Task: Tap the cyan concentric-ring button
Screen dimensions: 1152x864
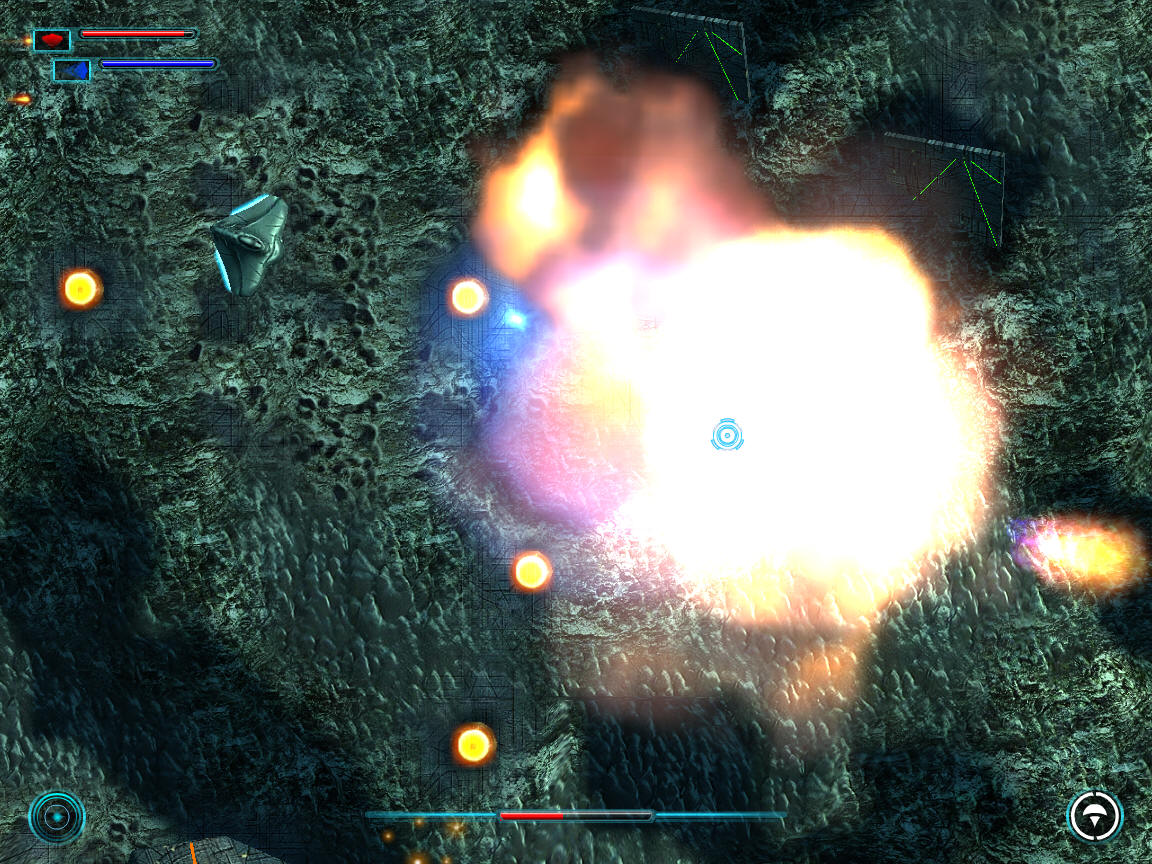Action: click(57, 817)
